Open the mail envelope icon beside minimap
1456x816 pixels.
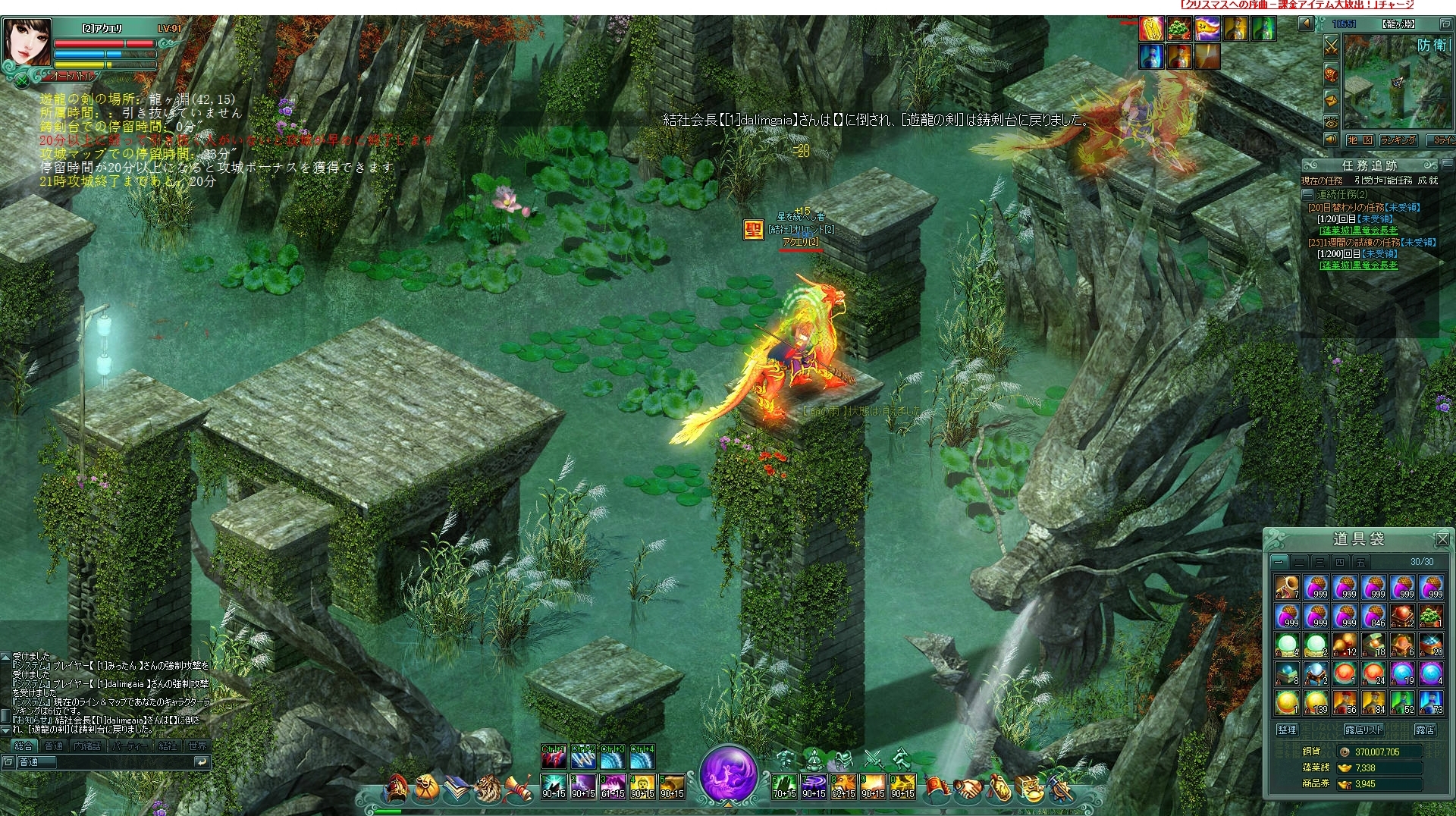[x=1331, y=99]
